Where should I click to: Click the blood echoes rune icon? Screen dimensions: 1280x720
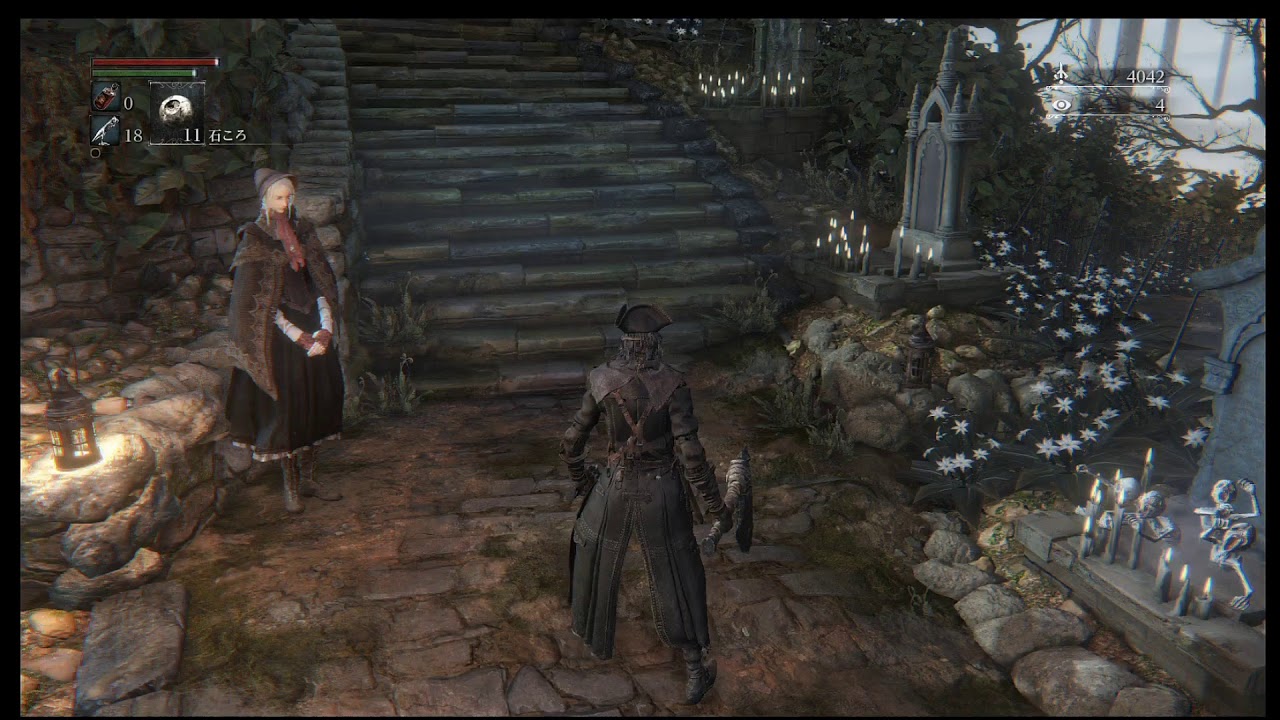point(1059,75)
